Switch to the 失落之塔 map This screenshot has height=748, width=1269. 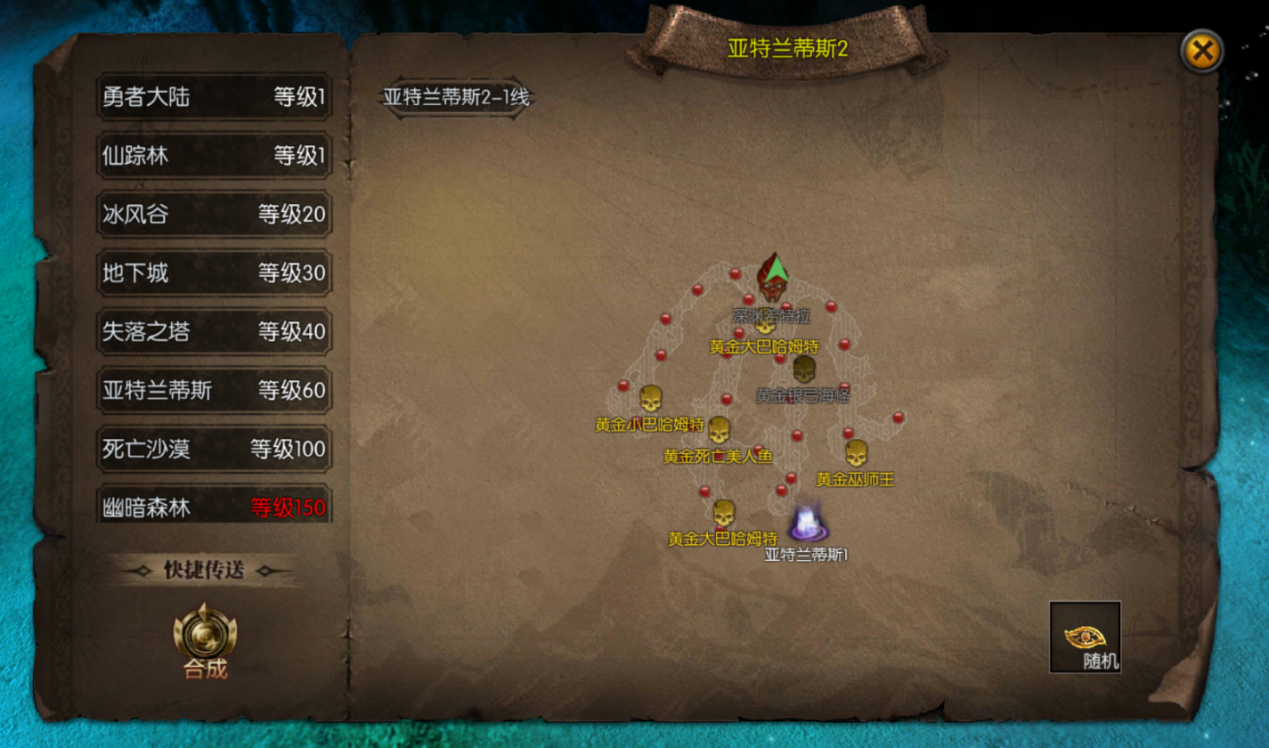click(x=214, y=331)
